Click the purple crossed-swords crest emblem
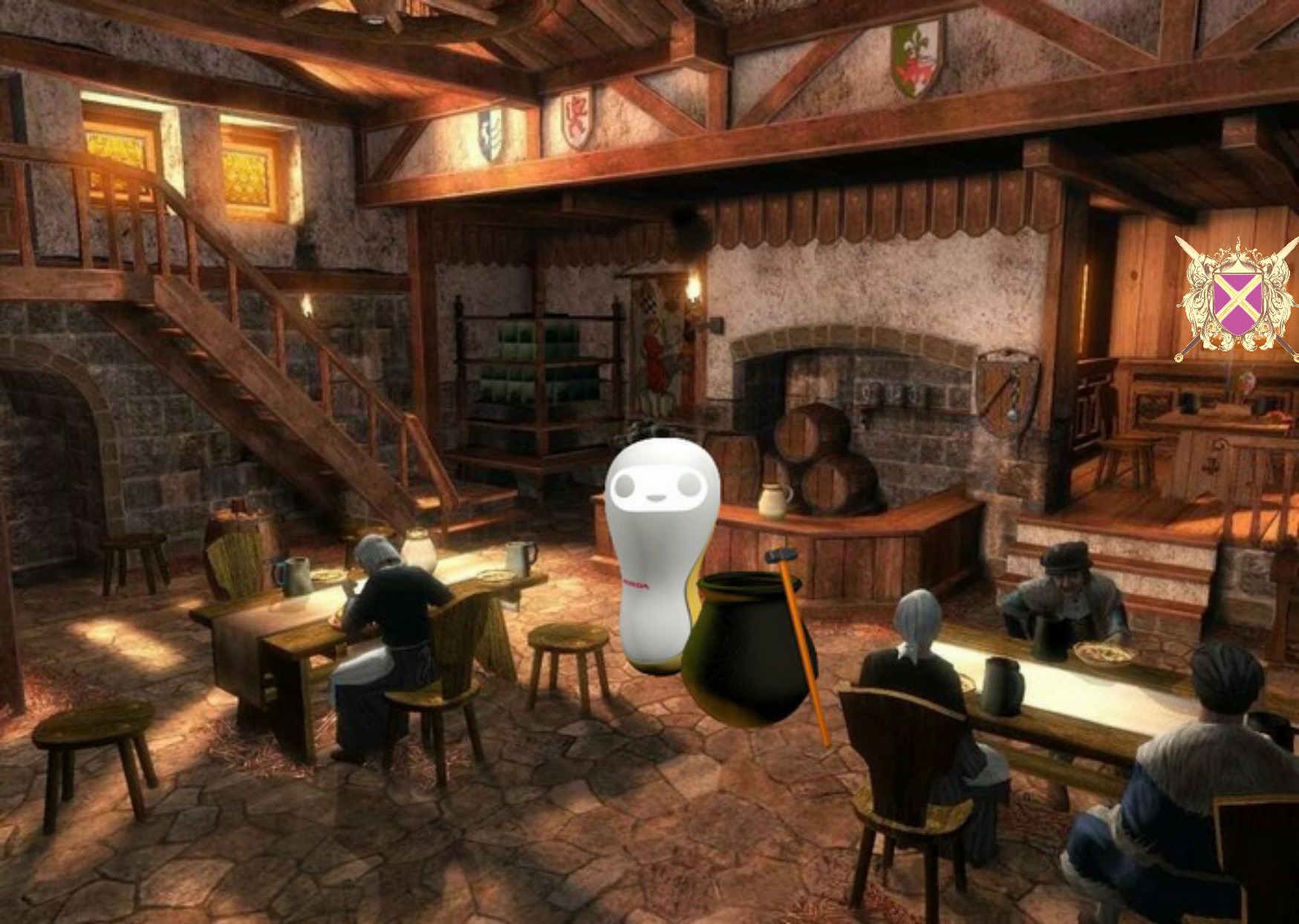1299x924 pixels. [x=1237, y=299]
